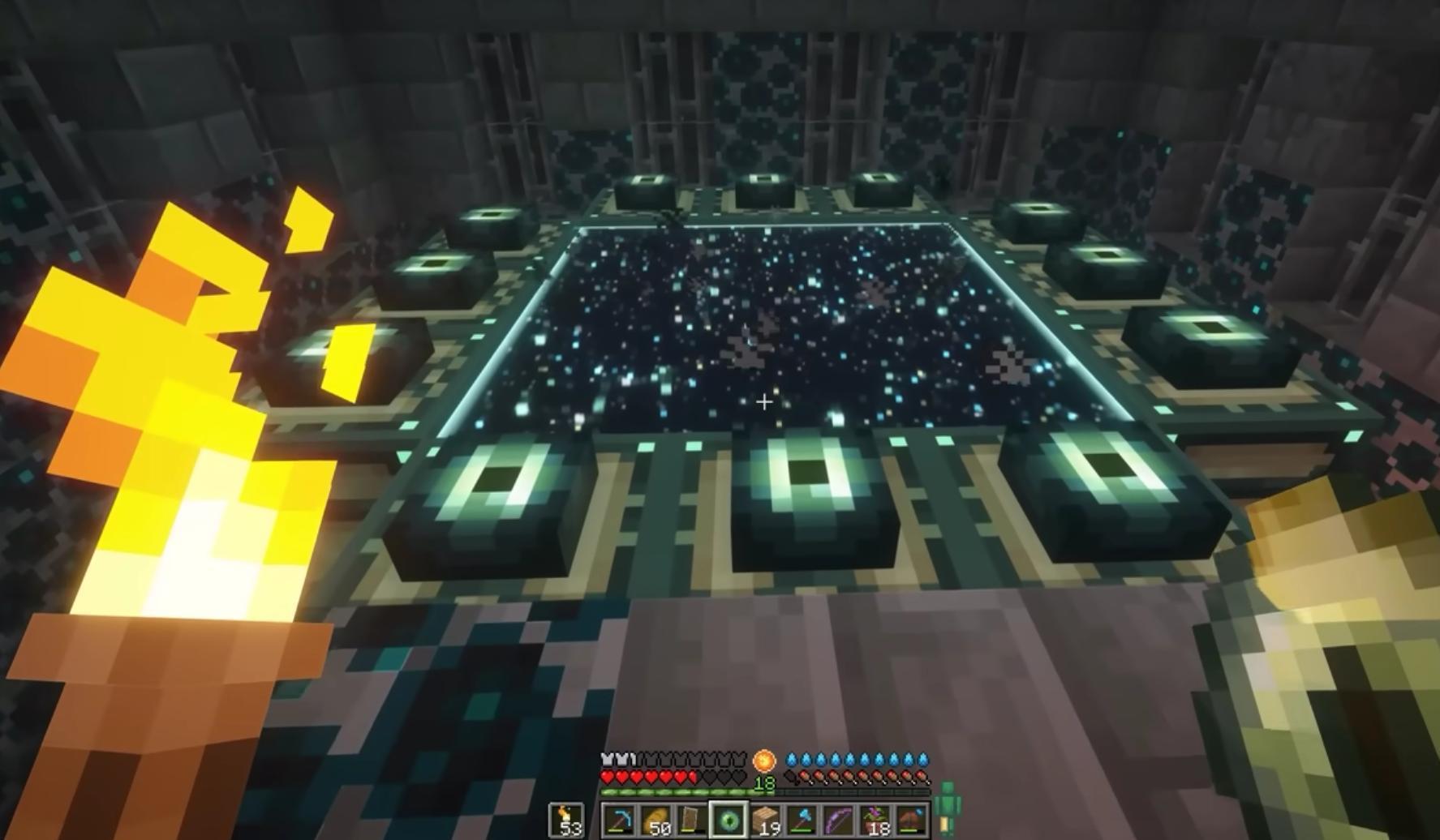Pick the Eye of Ender hotbar slot
The height and width of the screenshot is (840, 1440).
[x=728, y=821]
